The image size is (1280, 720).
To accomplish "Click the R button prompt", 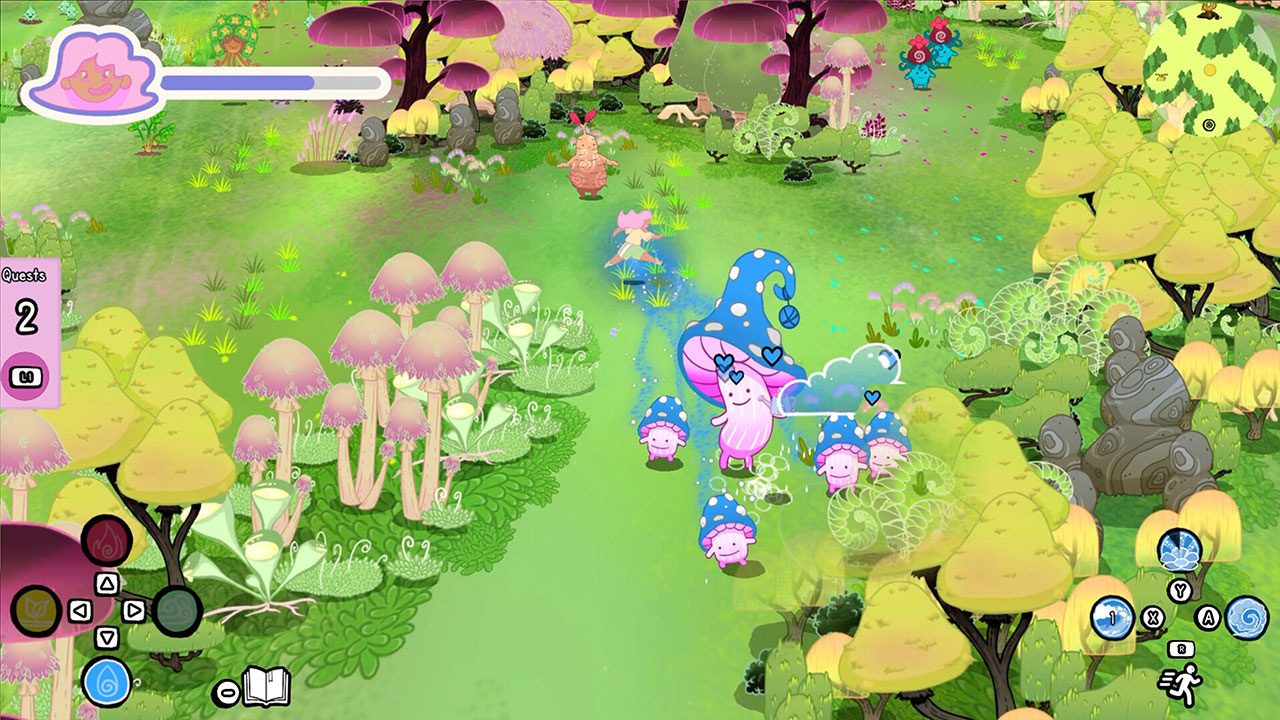I will point(1182,649).
